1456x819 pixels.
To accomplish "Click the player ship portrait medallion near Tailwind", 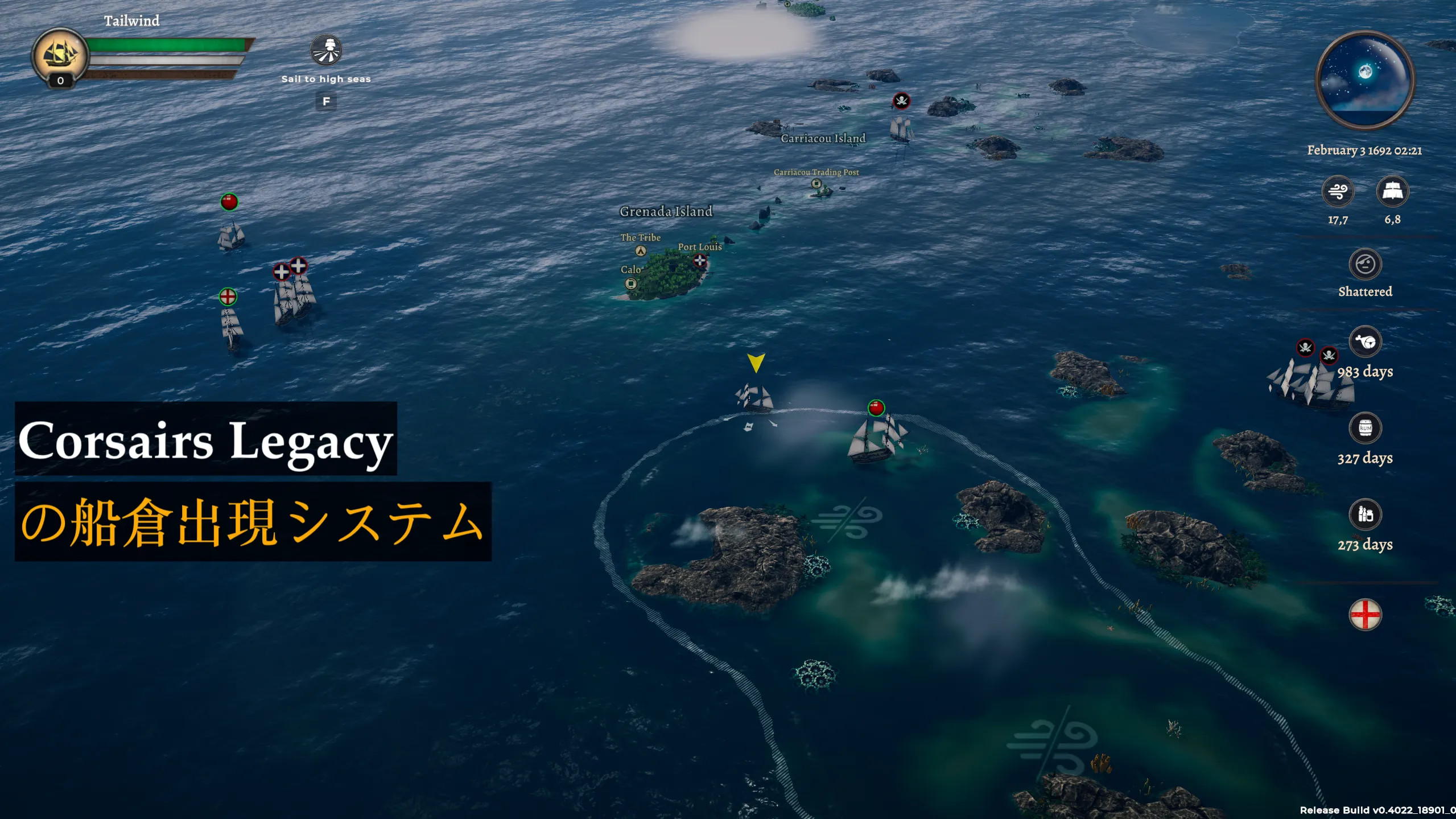I will pyautogui.click(x=60, y=54).
